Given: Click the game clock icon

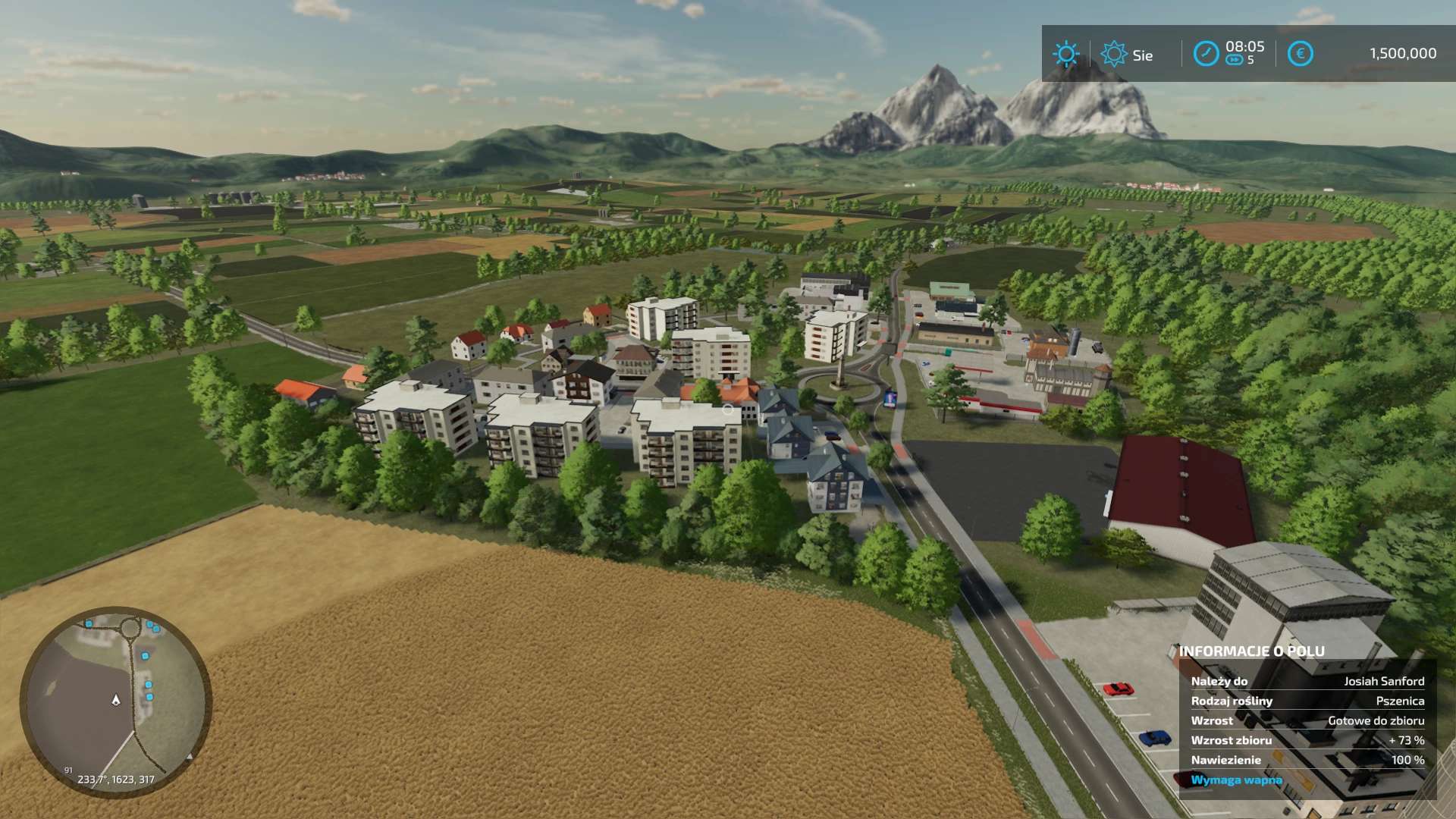Looking at the screenshot, I should pos(1206,54).
